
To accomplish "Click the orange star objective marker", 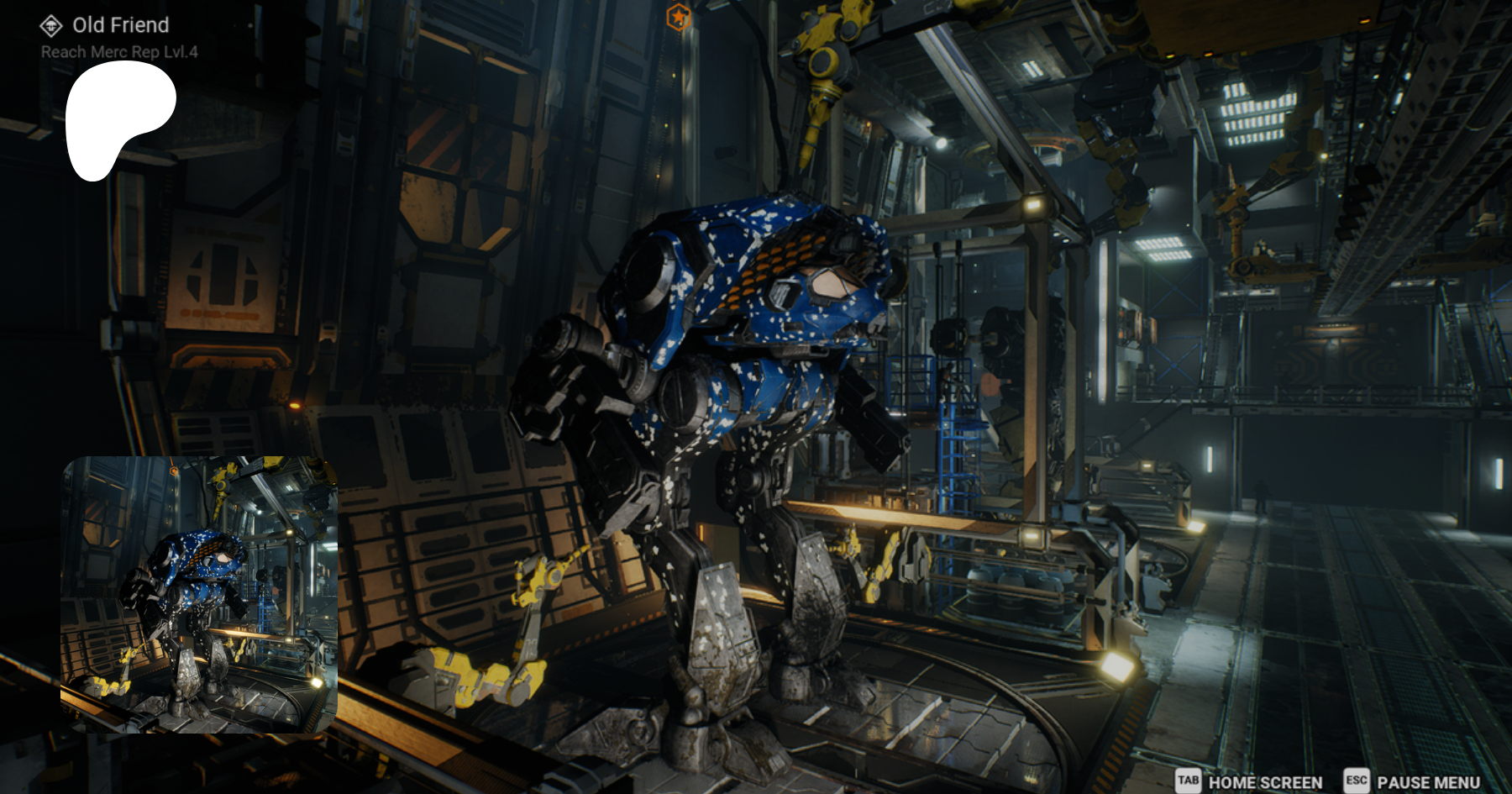I will point(679,16).
